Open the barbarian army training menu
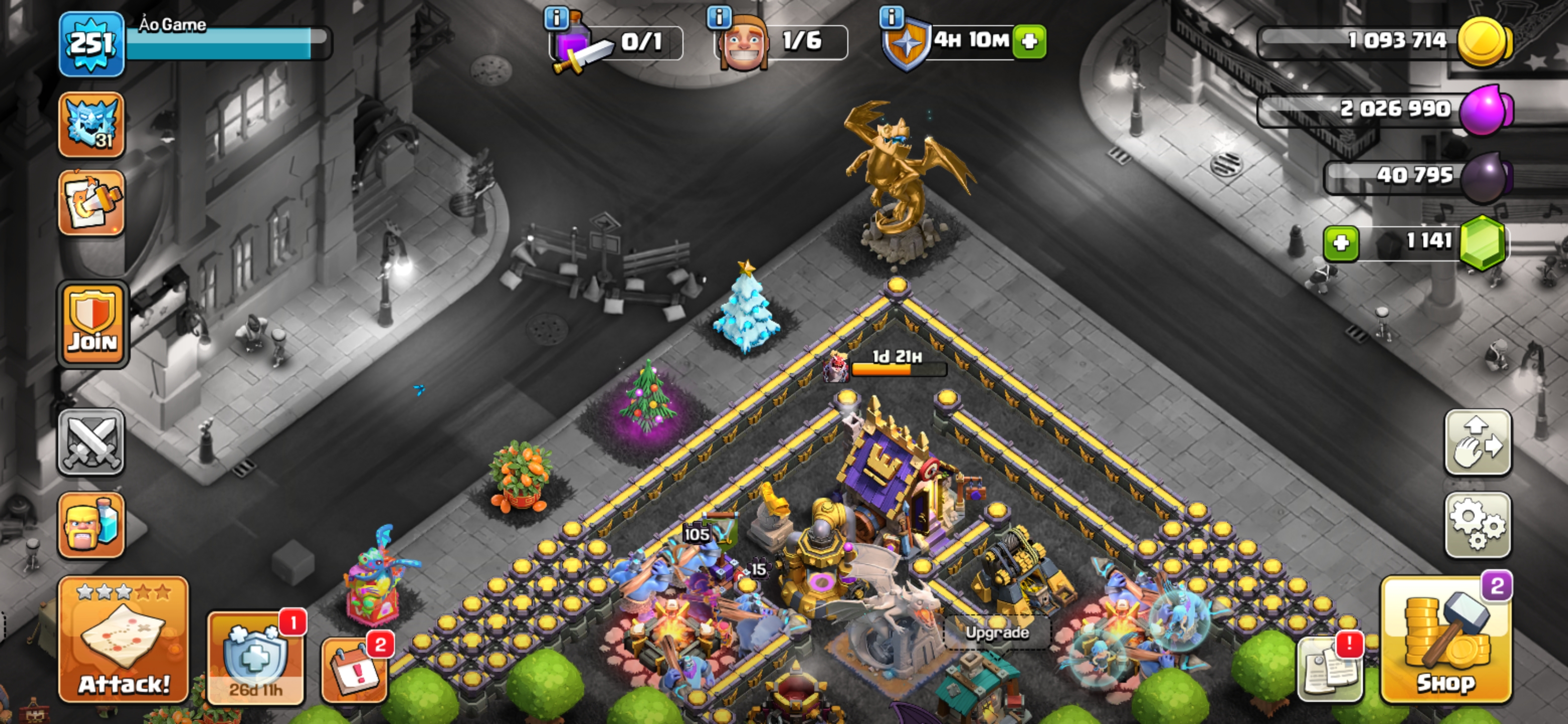Screen dimensions: 1568x724 91,525
